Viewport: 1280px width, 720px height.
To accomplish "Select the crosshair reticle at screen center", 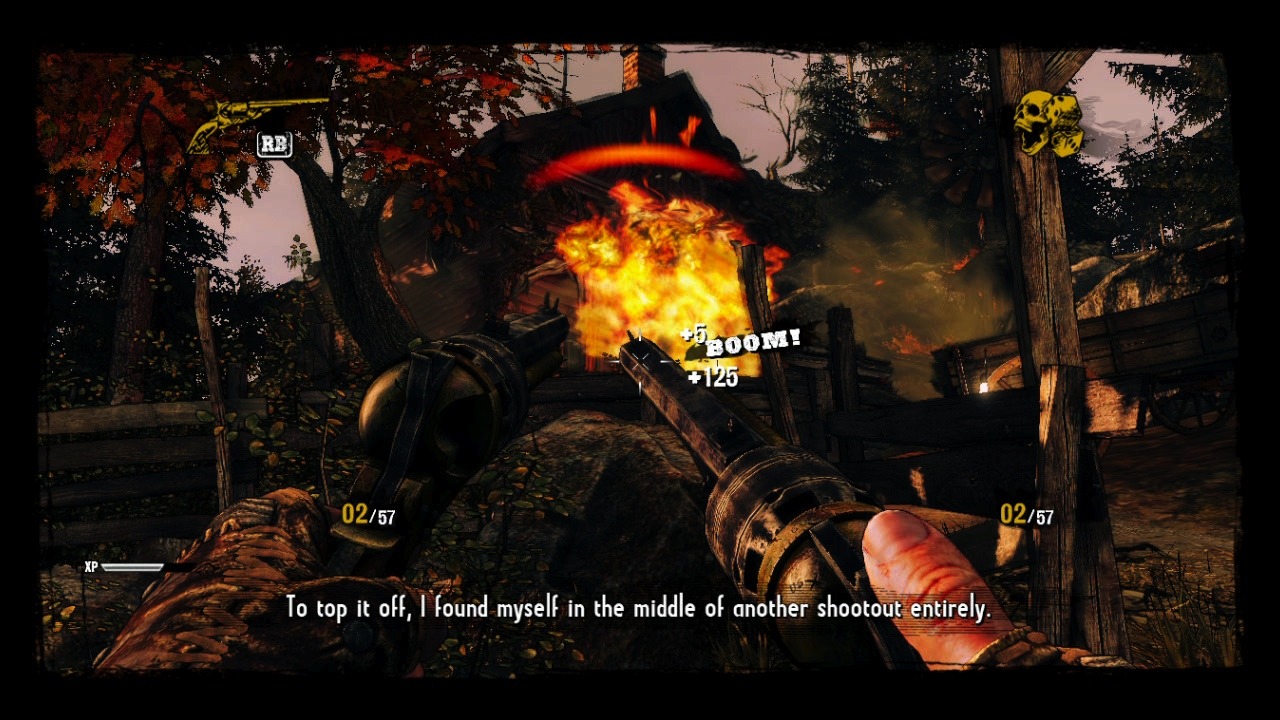I will (640, 360).
